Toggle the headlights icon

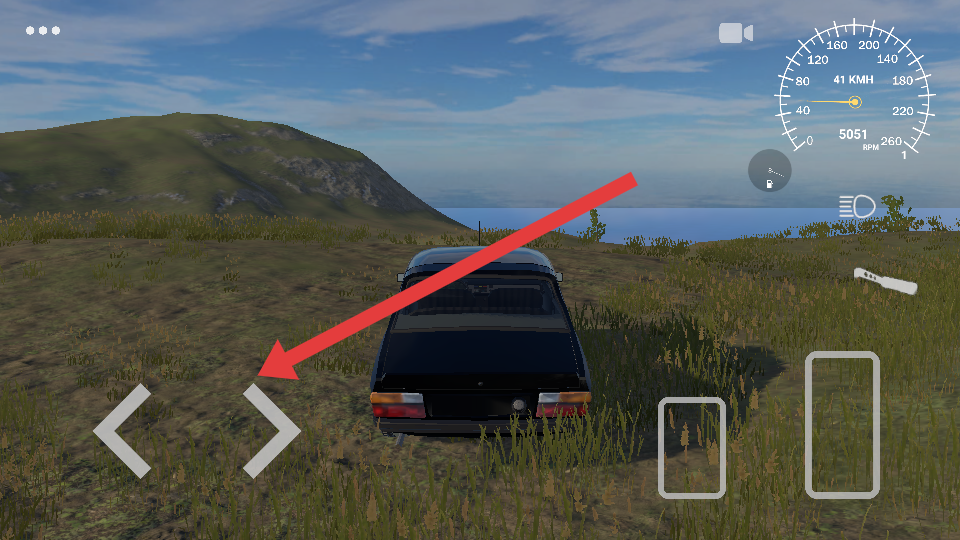pyautogui.click(x=857, y=207)
